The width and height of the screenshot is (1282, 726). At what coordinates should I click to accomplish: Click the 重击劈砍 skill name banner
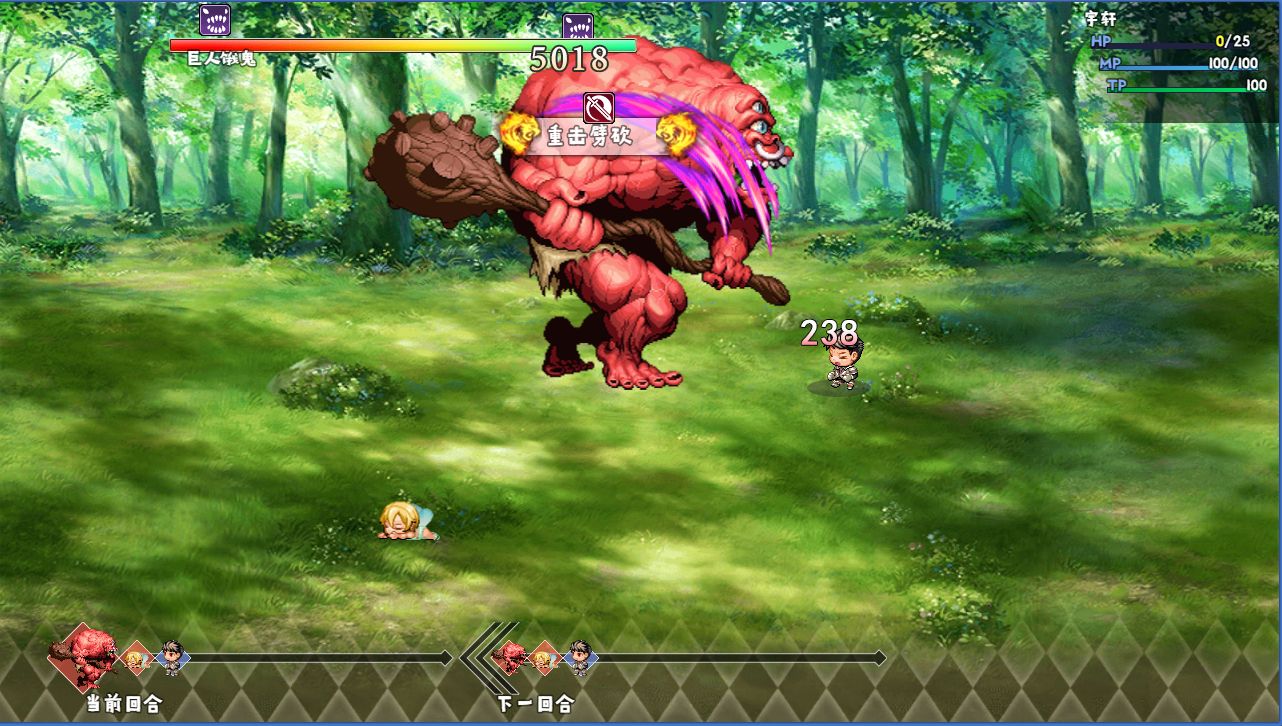590,136
